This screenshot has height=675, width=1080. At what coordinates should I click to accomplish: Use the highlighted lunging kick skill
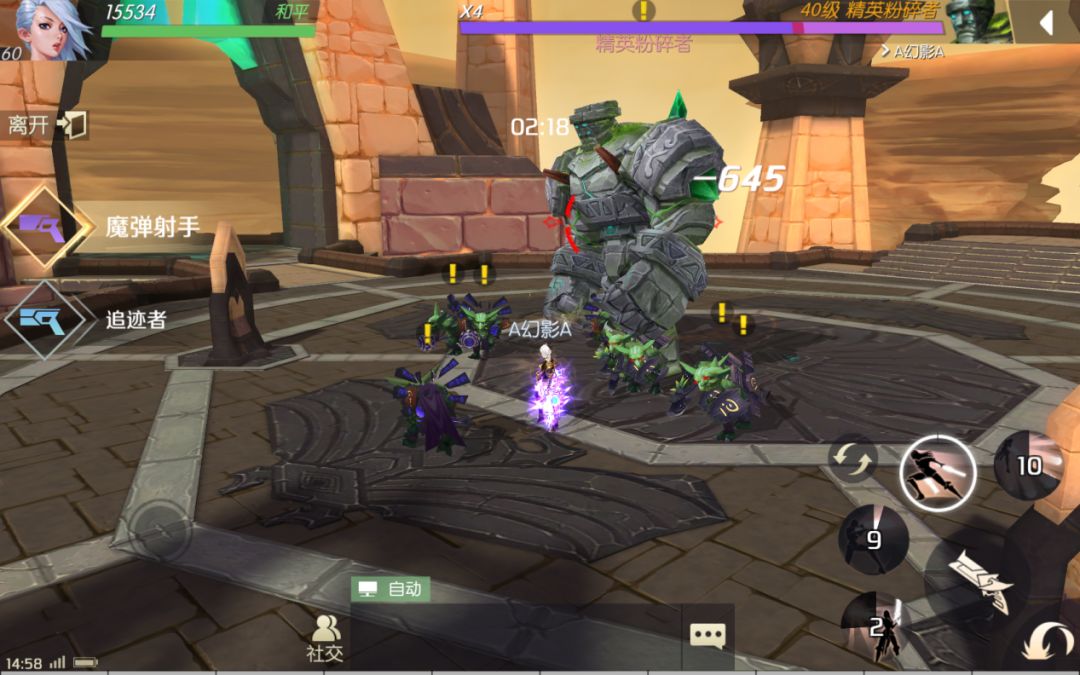point(937,469)
